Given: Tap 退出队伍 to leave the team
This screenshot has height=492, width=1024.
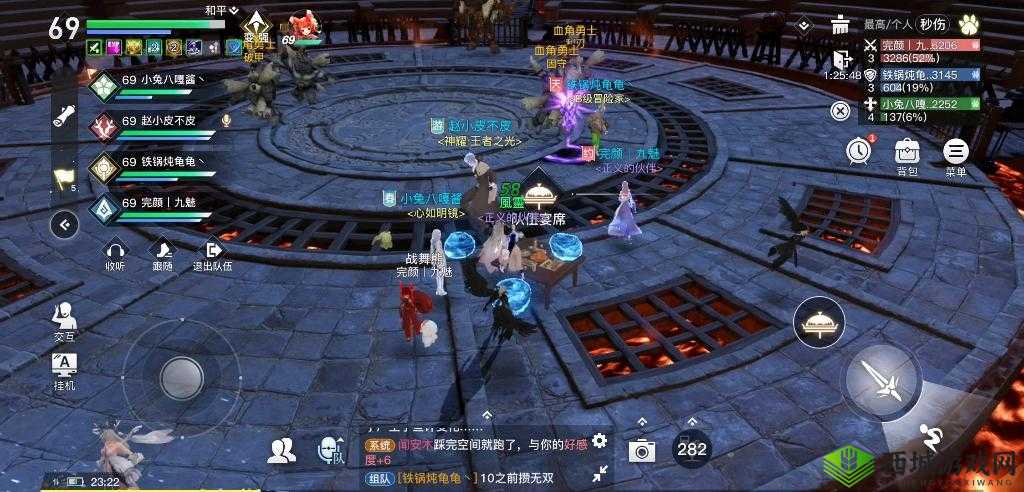Looking at the screenshot, I should tap(211, 256).
